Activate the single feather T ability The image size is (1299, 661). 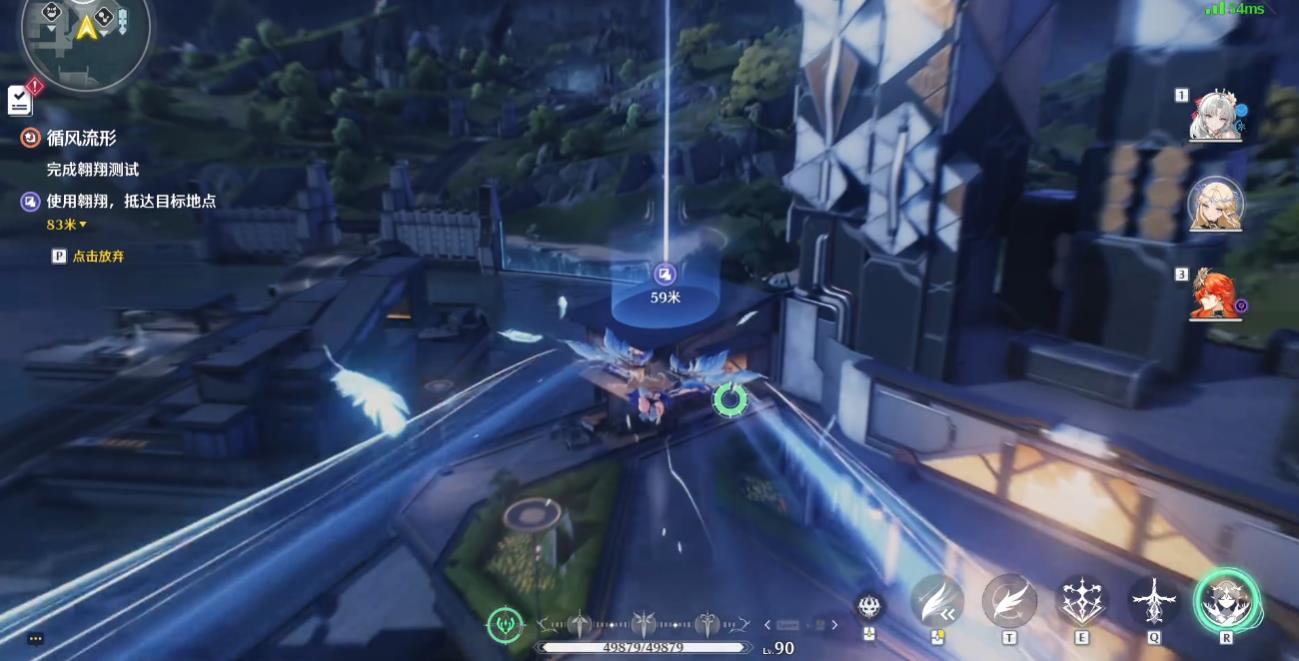coord(1009,602)
